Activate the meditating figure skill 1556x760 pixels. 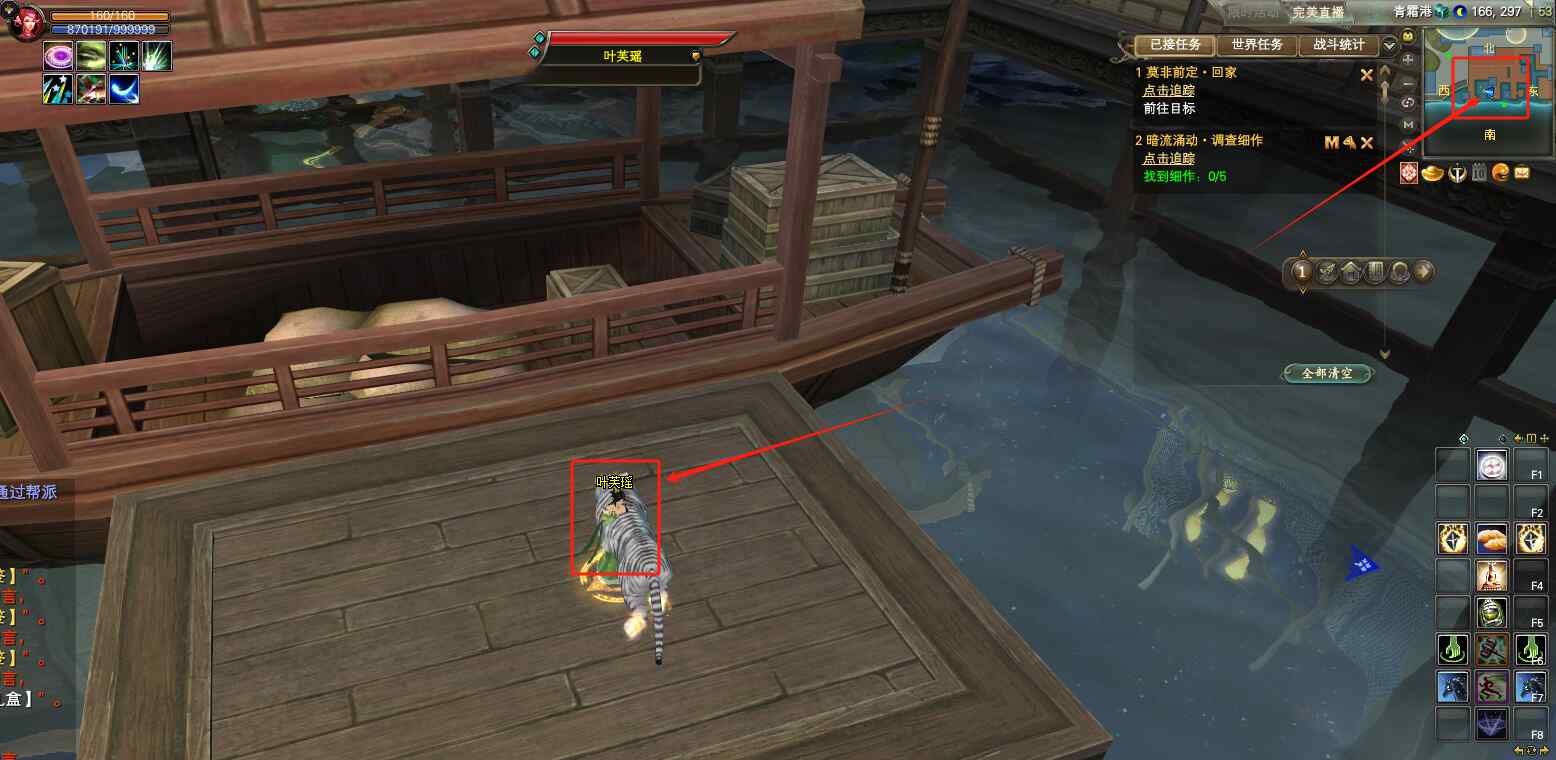1491,575
